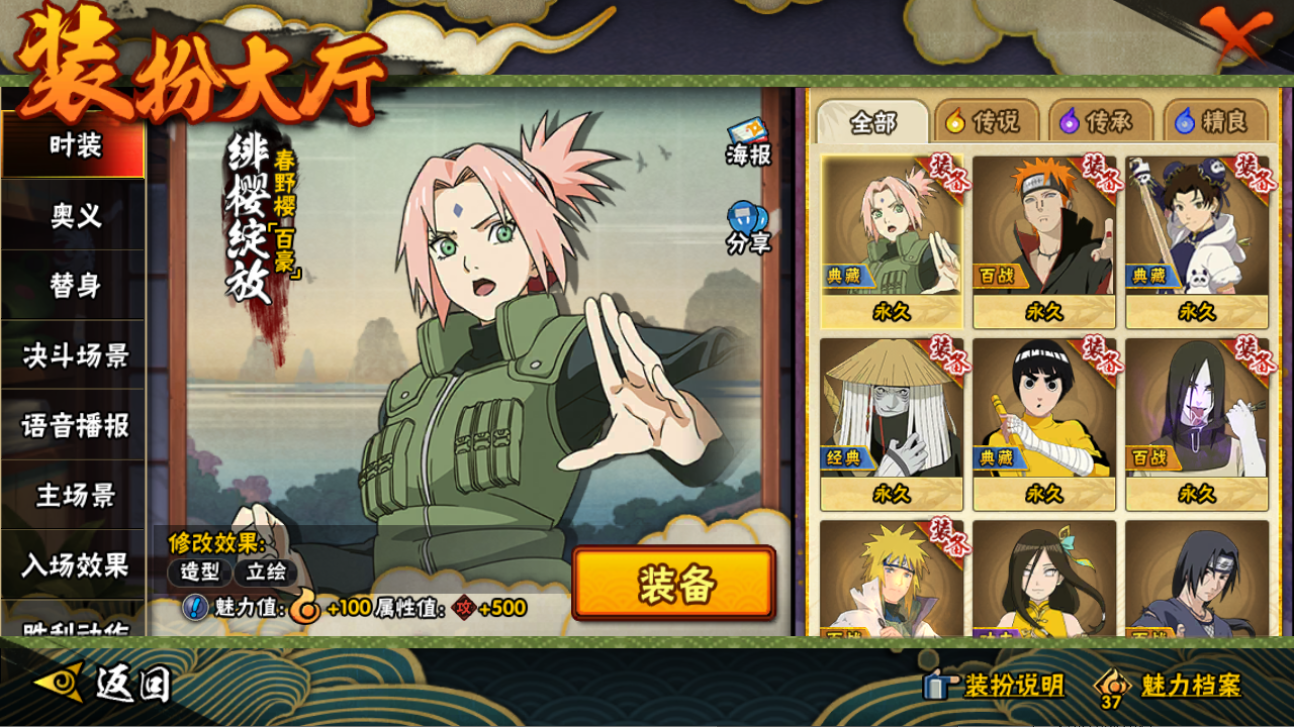
Task: Select the Rock Lee yellow suit costume
Action: (1043, 423)
